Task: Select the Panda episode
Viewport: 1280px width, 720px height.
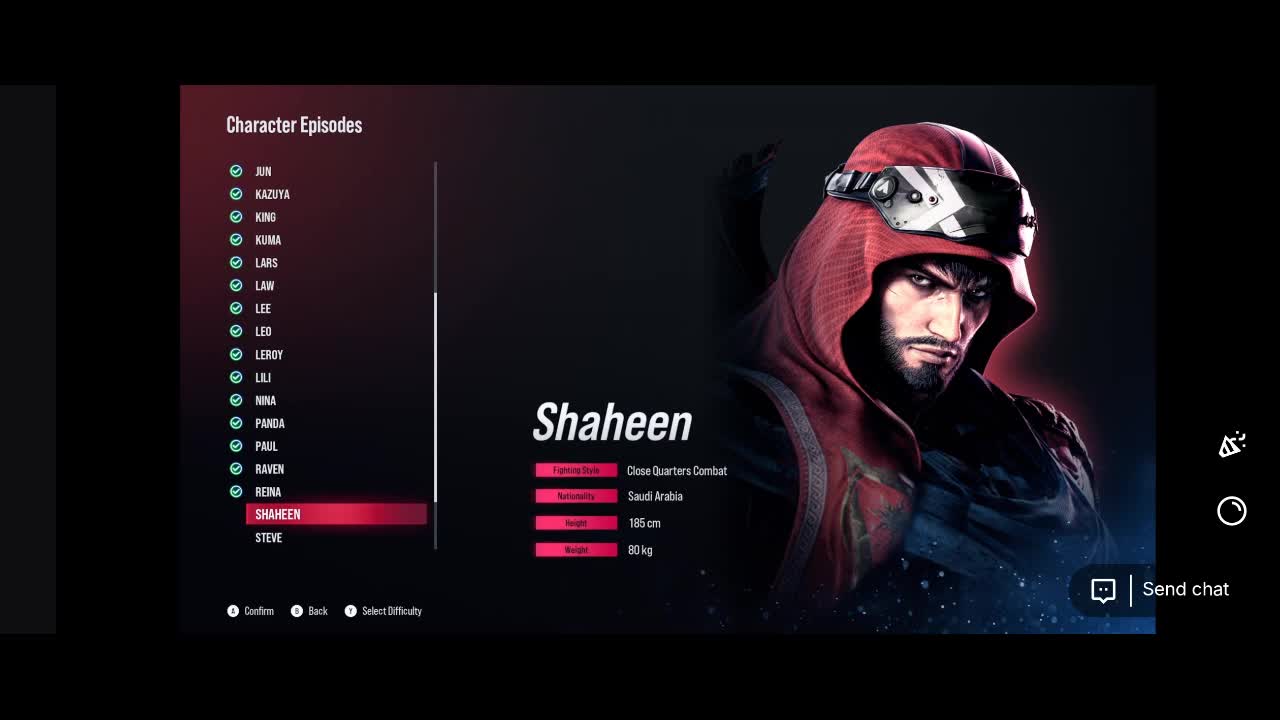Action: click(270, 424)
